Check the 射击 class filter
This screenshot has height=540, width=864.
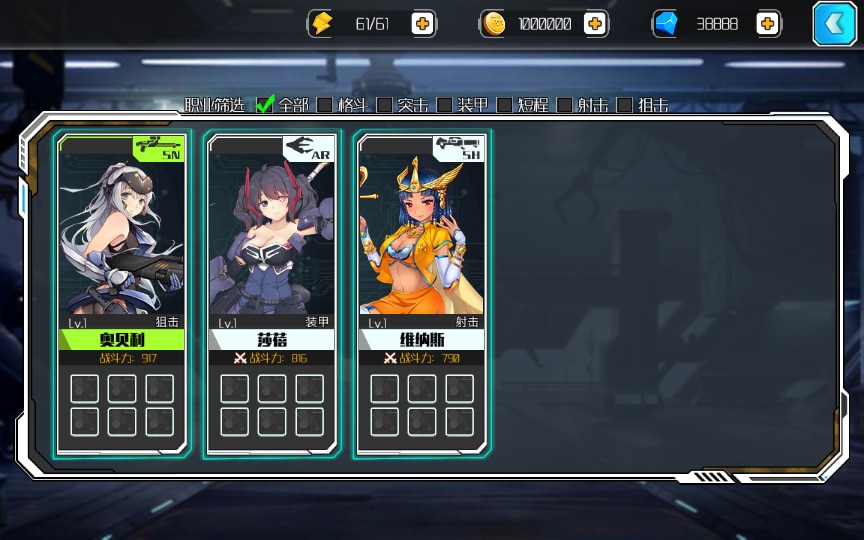565,104
